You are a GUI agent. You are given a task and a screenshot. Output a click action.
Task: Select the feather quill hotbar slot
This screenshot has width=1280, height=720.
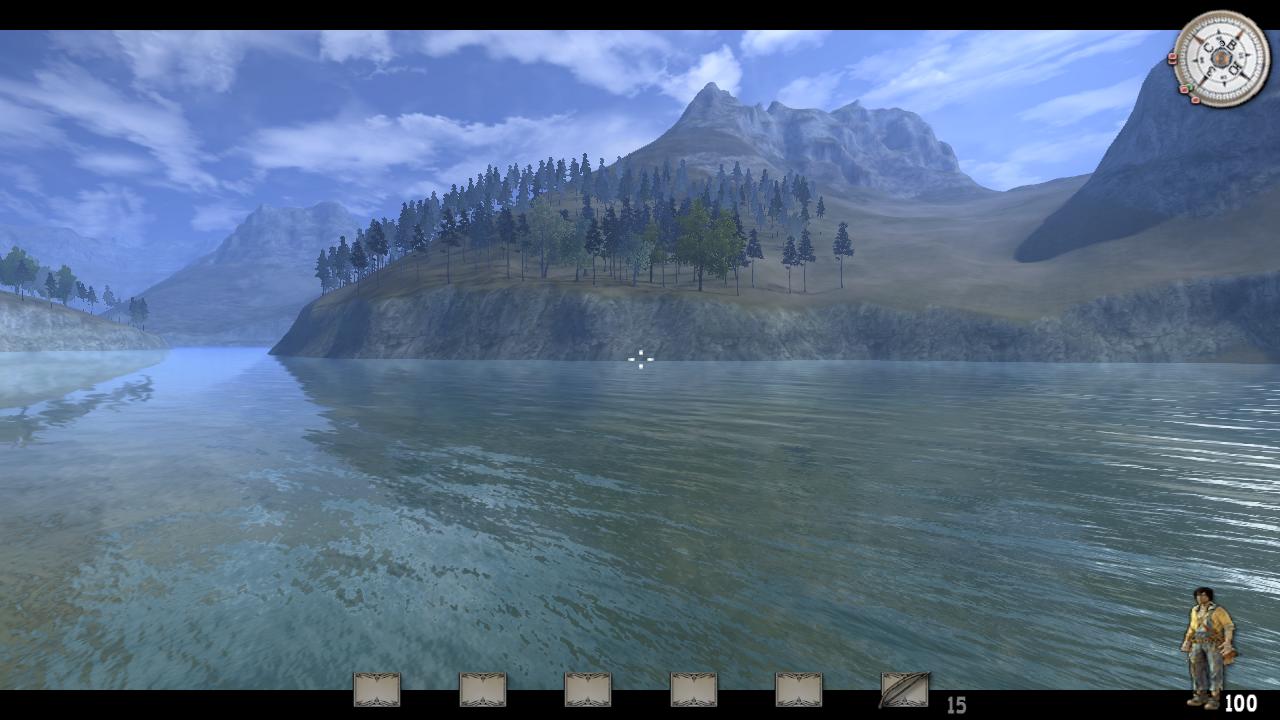coord(904,690)
